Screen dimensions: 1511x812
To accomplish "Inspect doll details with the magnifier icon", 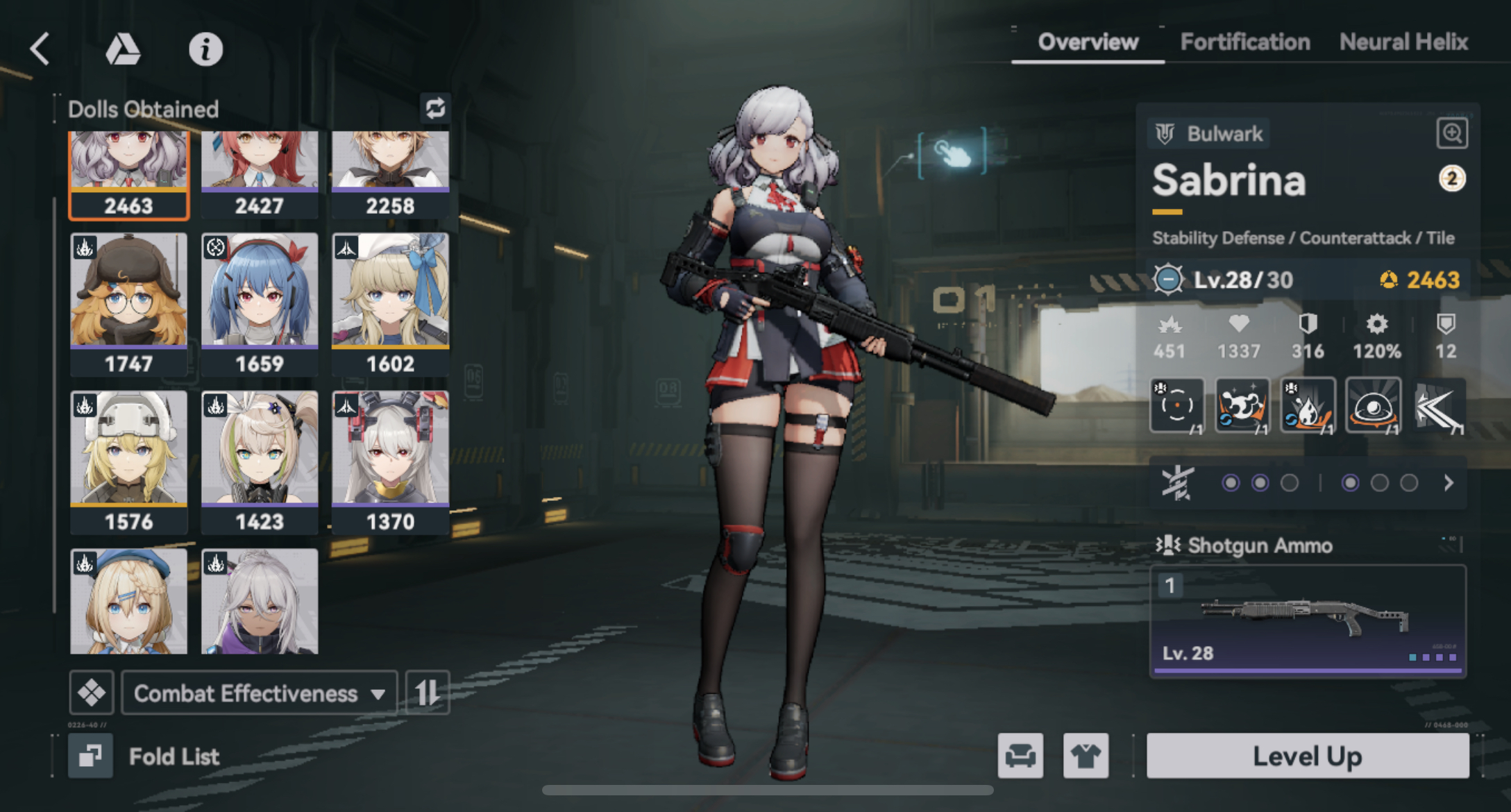I will click(1451, 133).
